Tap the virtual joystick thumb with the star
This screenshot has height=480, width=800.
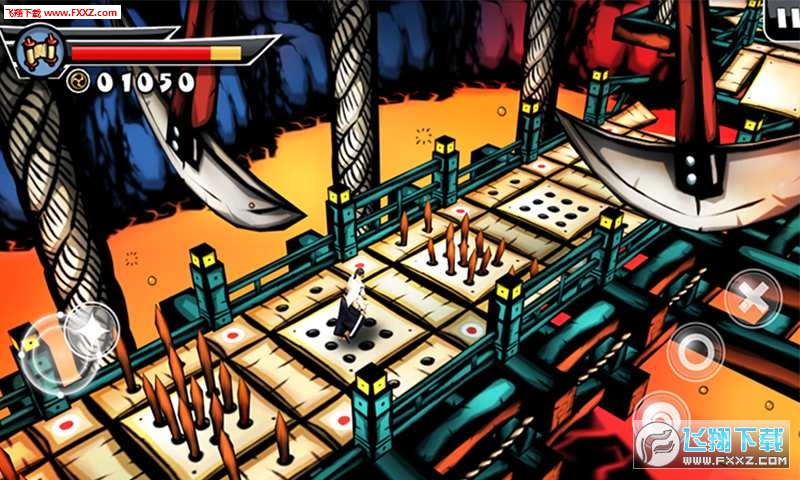click(x=91, y=331)
